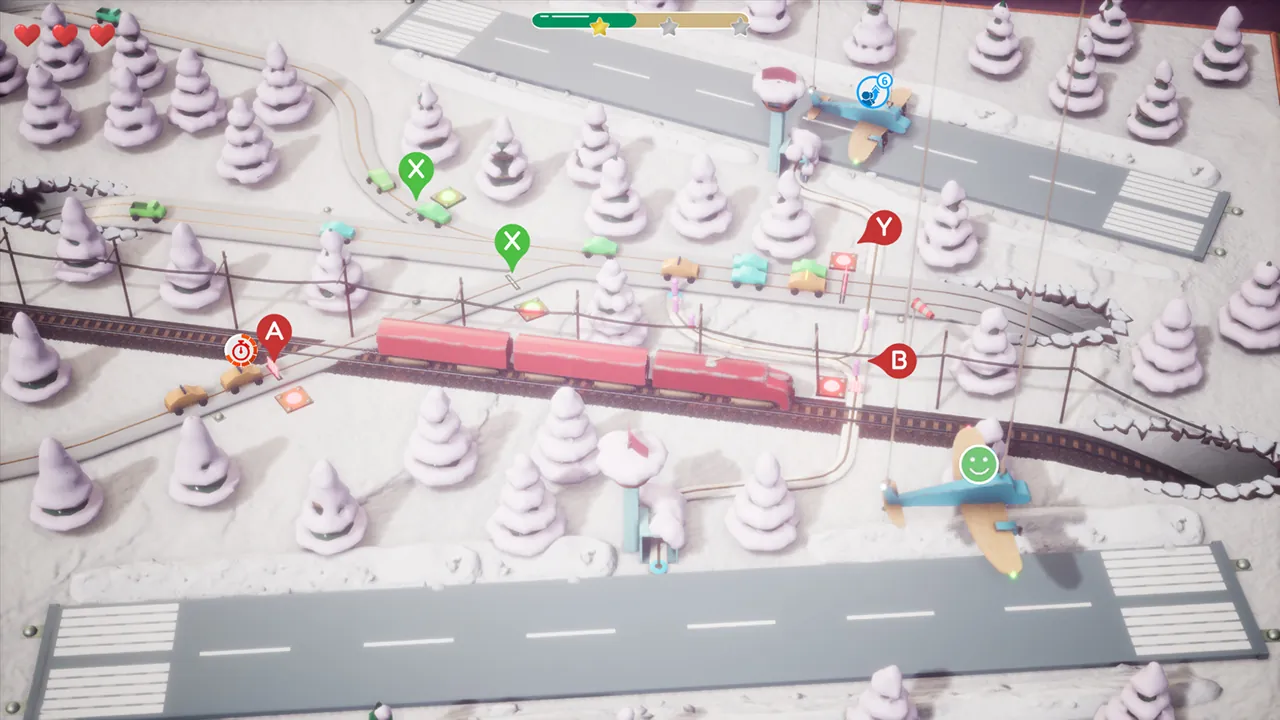The width and height of the screenshot is (1280, 720).
Task: Click the green smiley face above the lower plane
Action: click(978, 464)
